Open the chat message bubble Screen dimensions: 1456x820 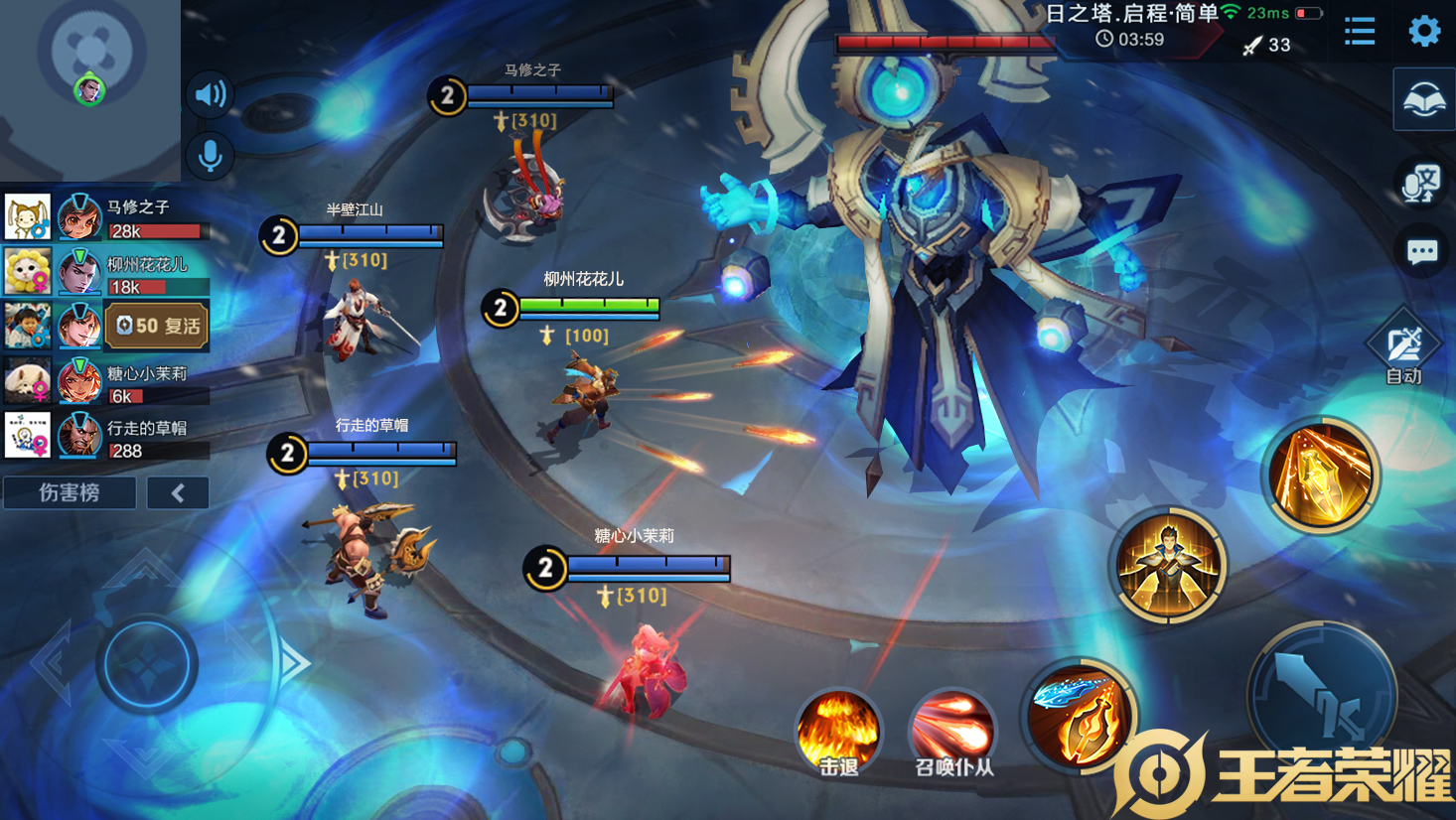[x=1422, y=251]
